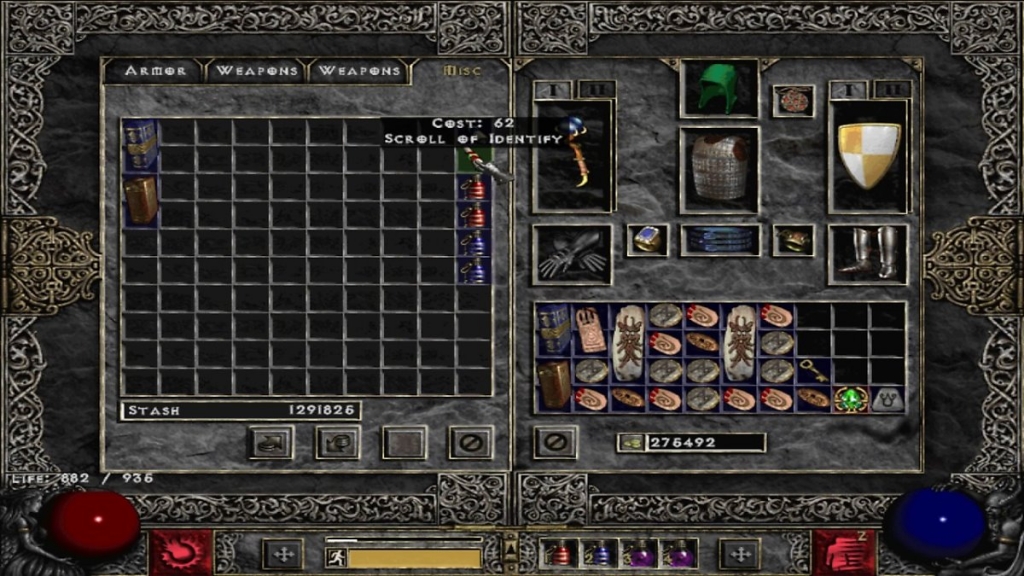Image resolution: width=1024 pixels, height=576 pixels.
Task: Open the Misc shop tab
Action: coord(462,71)
